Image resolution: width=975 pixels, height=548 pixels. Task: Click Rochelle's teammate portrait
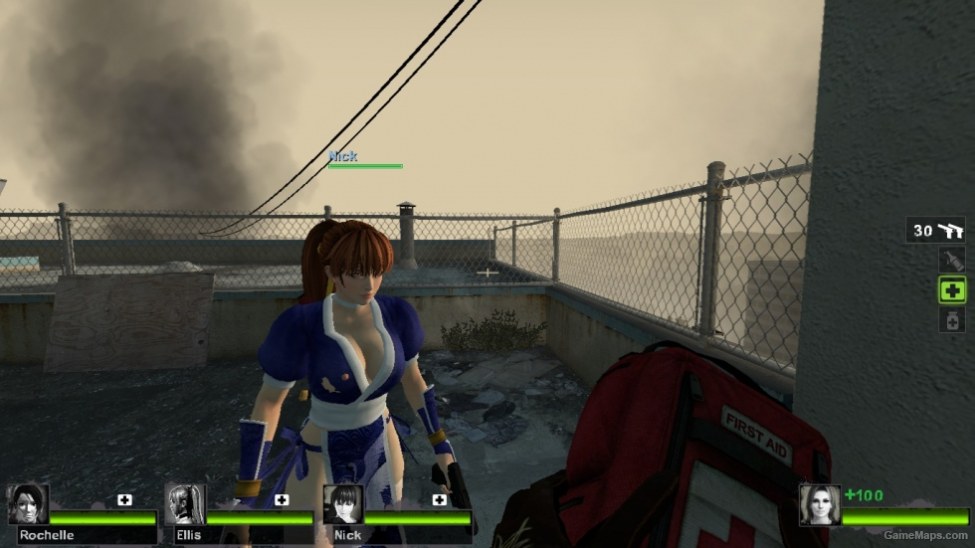click(x=28, y=505)
